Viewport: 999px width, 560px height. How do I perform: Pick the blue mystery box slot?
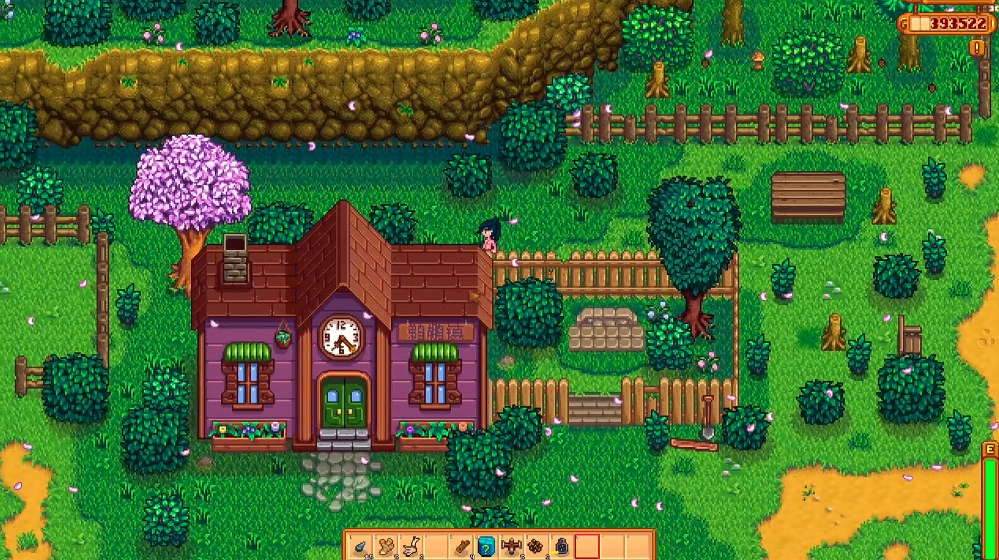point(486,547)
